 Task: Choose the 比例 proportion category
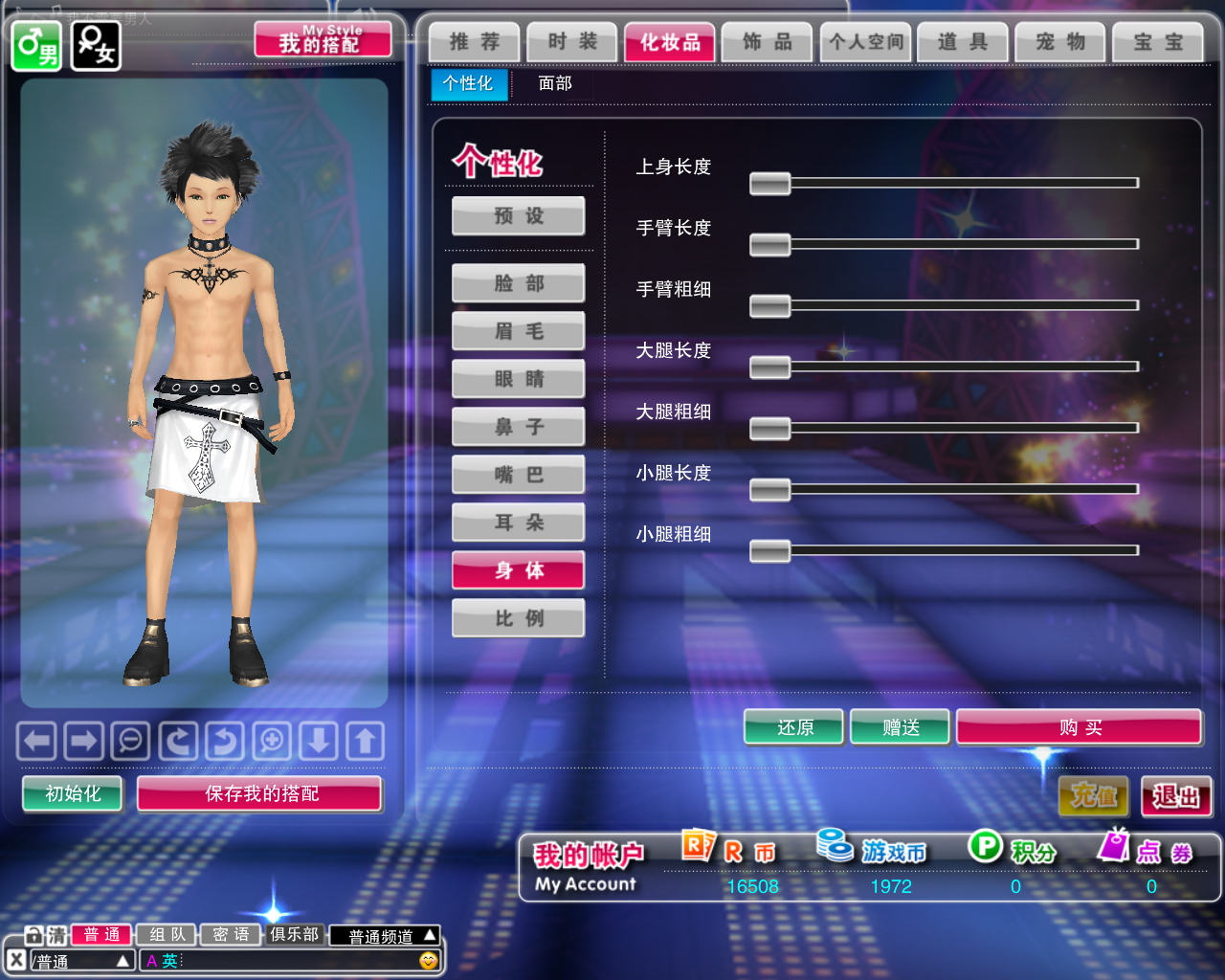pos(519,618)
